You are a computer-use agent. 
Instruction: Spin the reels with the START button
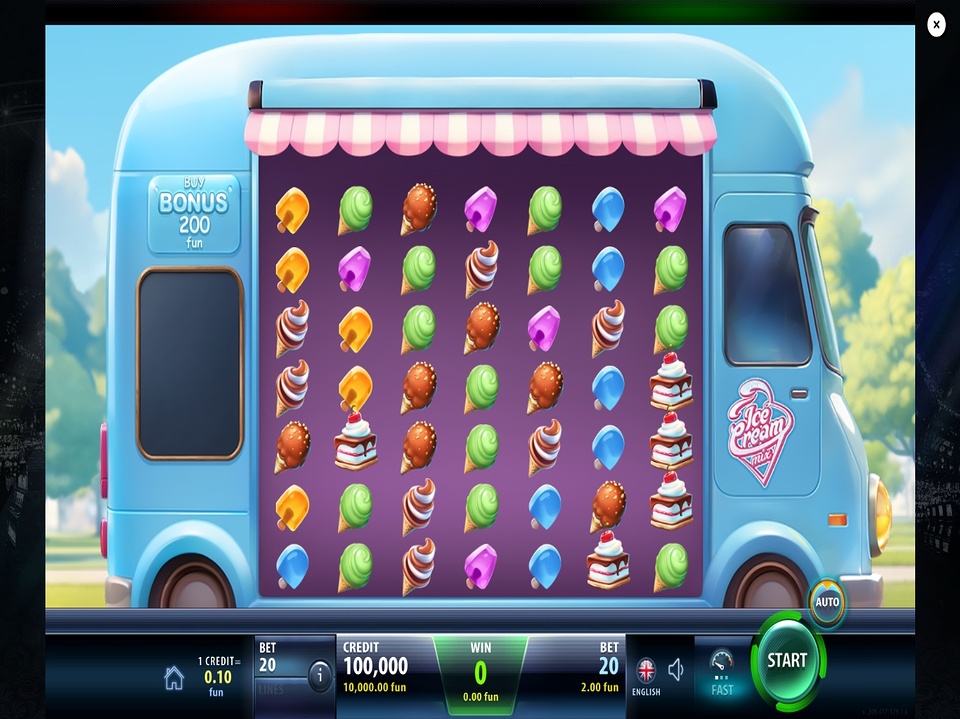[787, 660]
